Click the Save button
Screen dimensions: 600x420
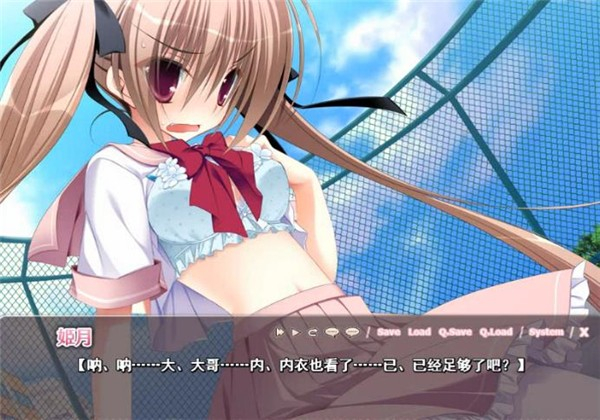coord(389,331)
